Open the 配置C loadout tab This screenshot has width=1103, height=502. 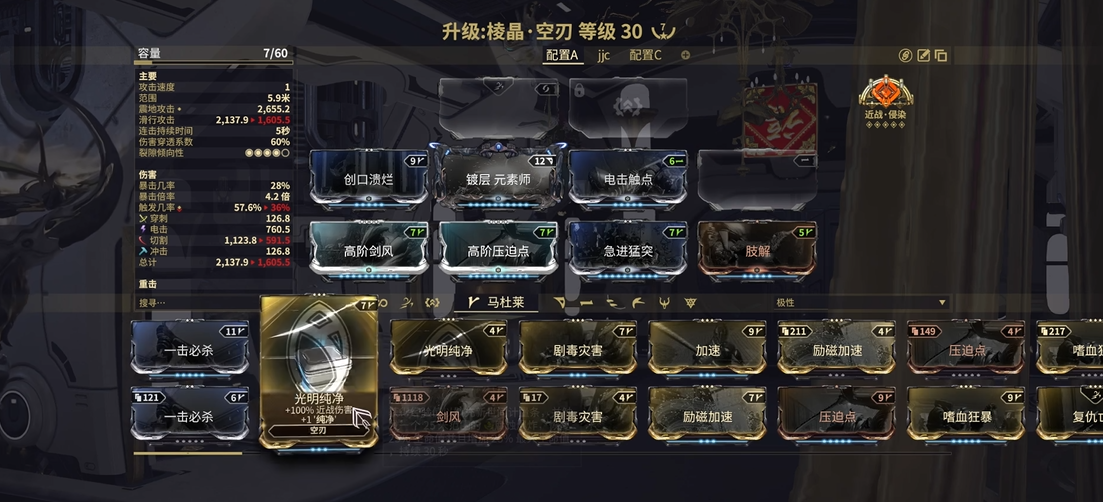click(x=645, y=55)
